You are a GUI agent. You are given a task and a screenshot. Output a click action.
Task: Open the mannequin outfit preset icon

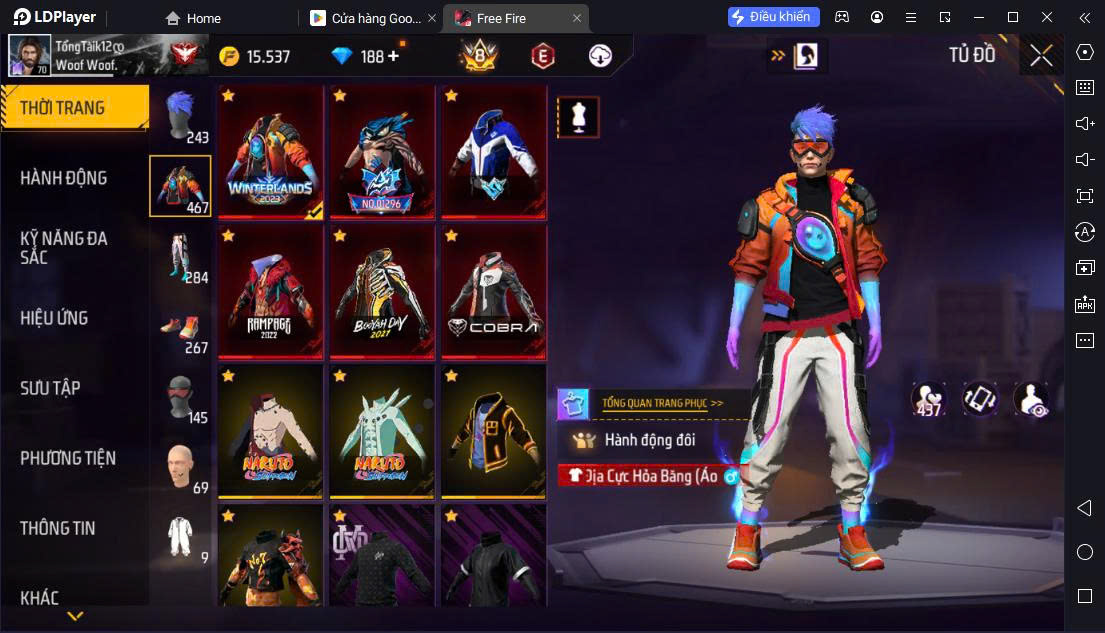[x=578, y=118]
